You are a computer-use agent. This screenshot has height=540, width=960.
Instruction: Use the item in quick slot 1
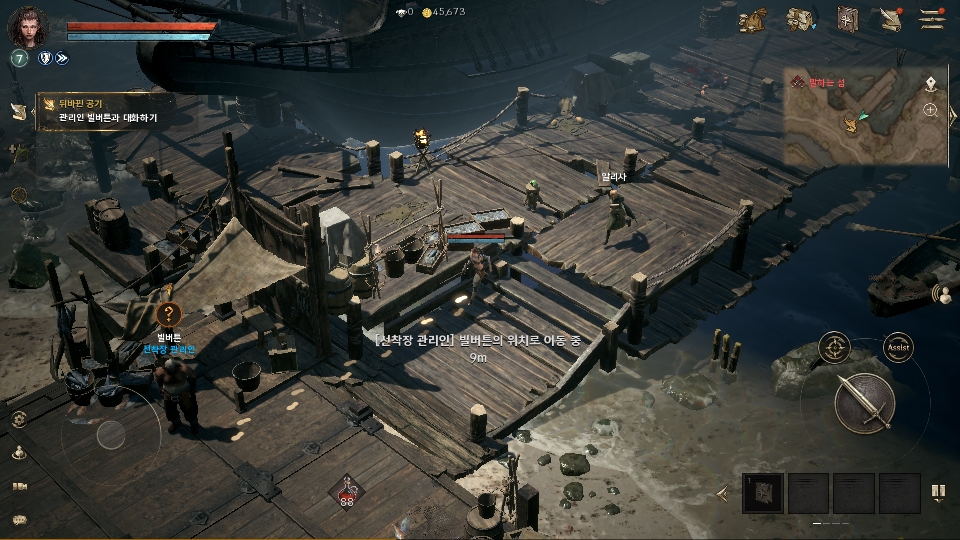tap(763, 492)
